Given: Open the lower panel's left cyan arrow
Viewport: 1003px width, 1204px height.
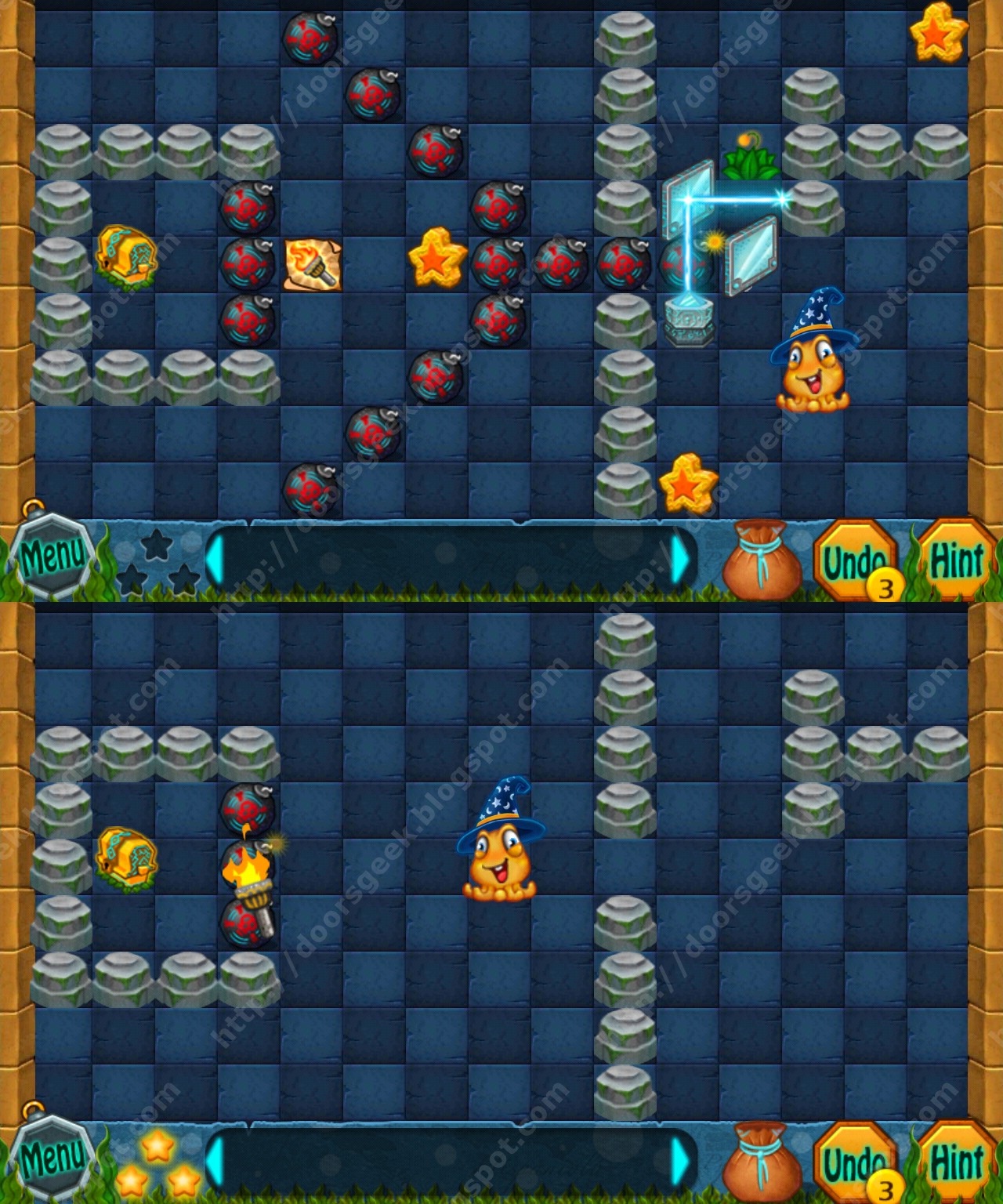Looking at the screenshot, I should pos(217,1161).
